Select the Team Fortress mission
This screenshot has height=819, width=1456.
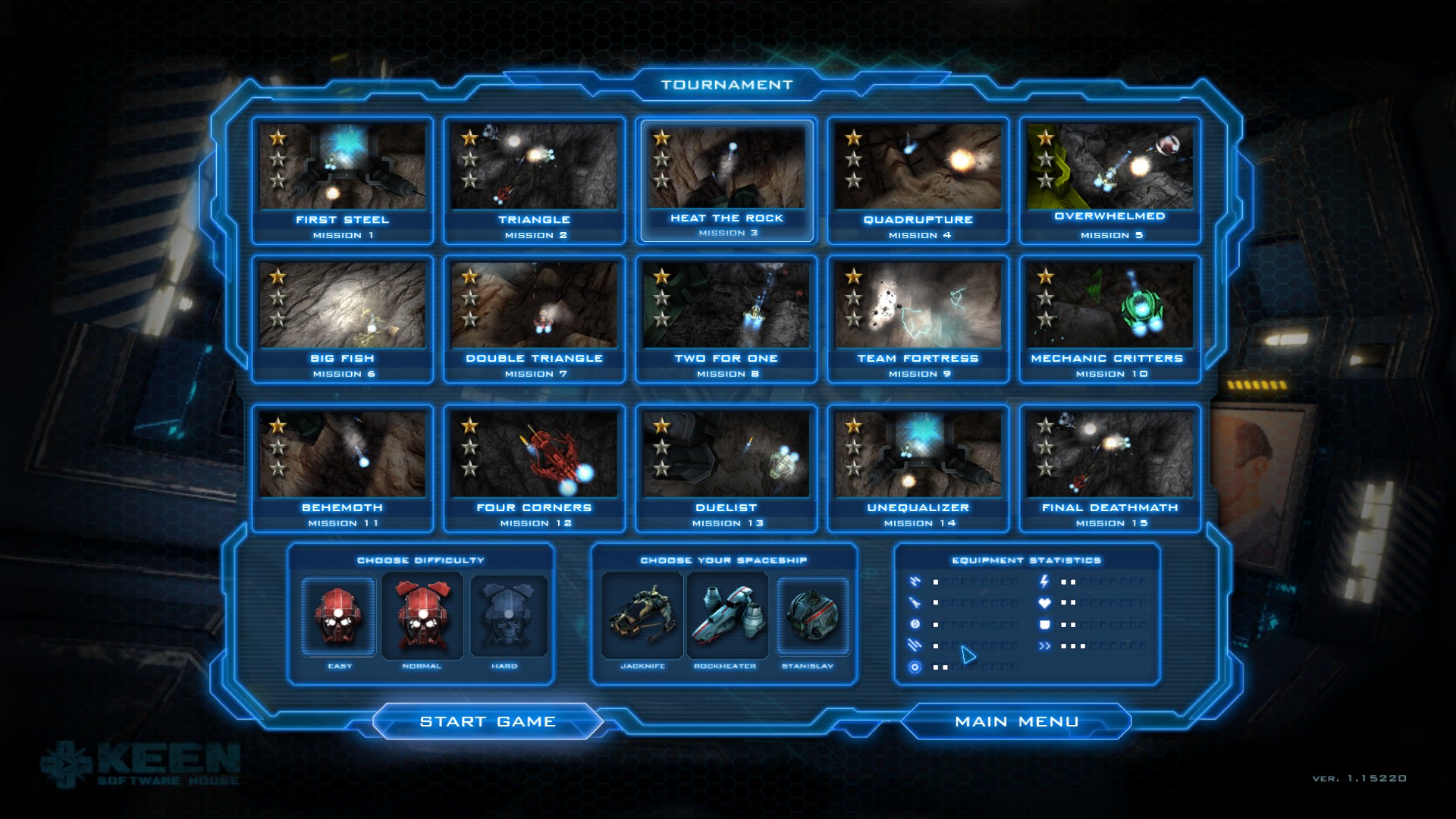pyautogui.click(x=918, y=318)
